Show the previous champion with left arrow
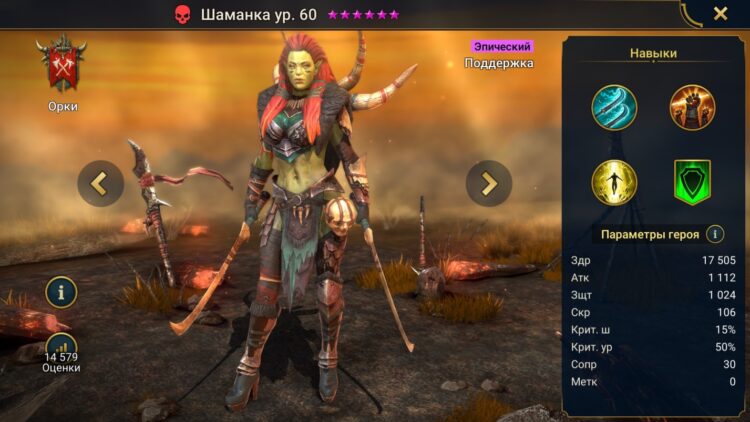 tap(101, 183)
